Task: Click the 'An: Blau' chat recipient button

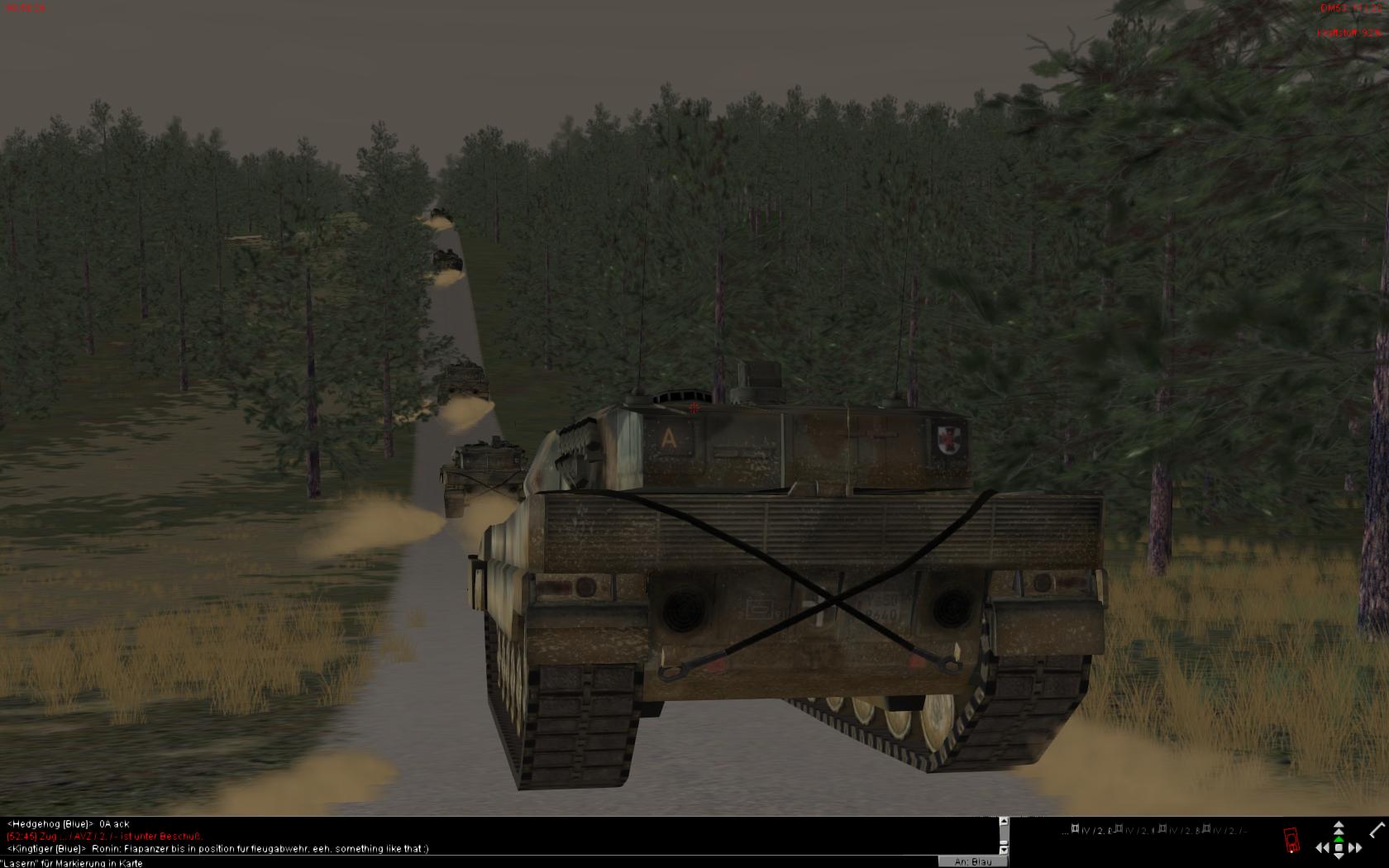Action: (972, 861)
